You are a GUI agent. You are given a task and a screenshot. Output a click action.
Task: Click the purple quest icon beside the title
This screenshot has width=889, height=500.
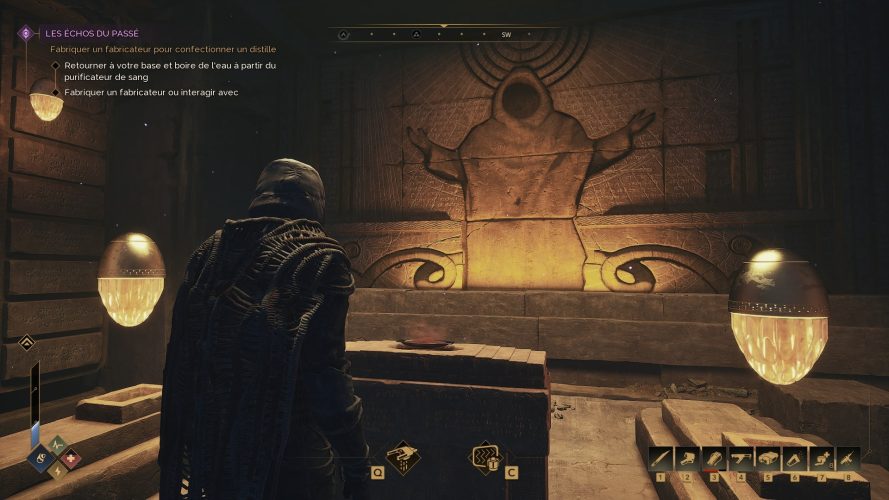[x=27, y=33]
